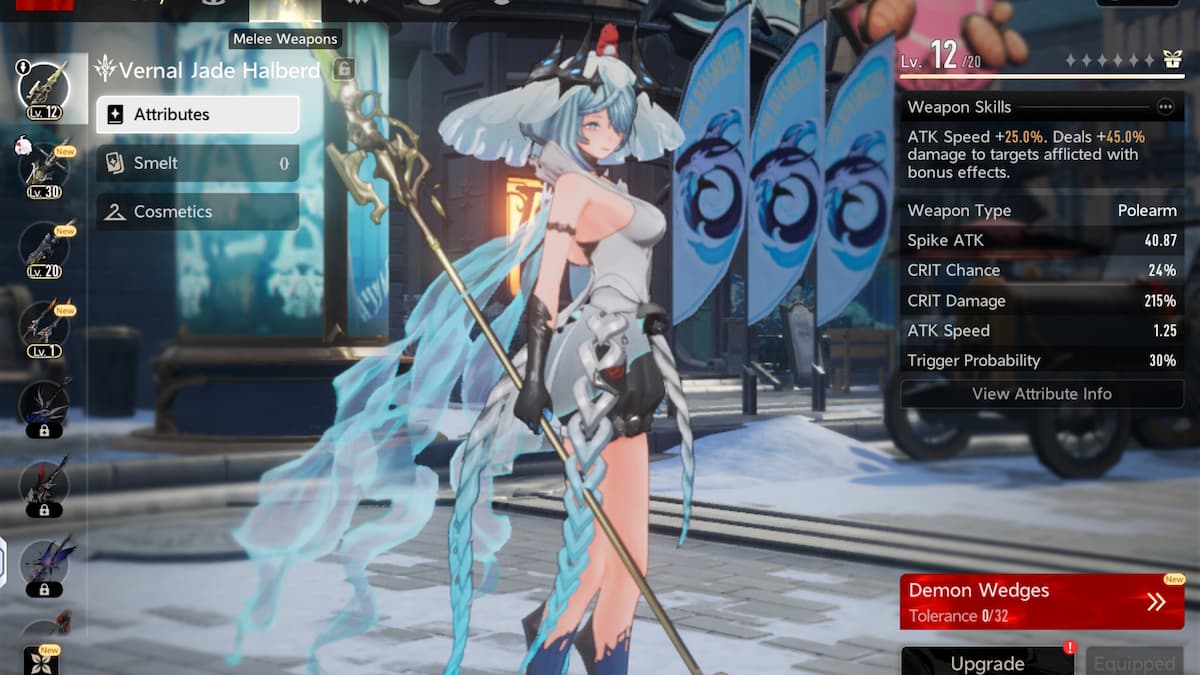Expand Weapon Skills with the ellipsis button
1200x675 pixels.
pyautogui.click(x=1165, y=107)
